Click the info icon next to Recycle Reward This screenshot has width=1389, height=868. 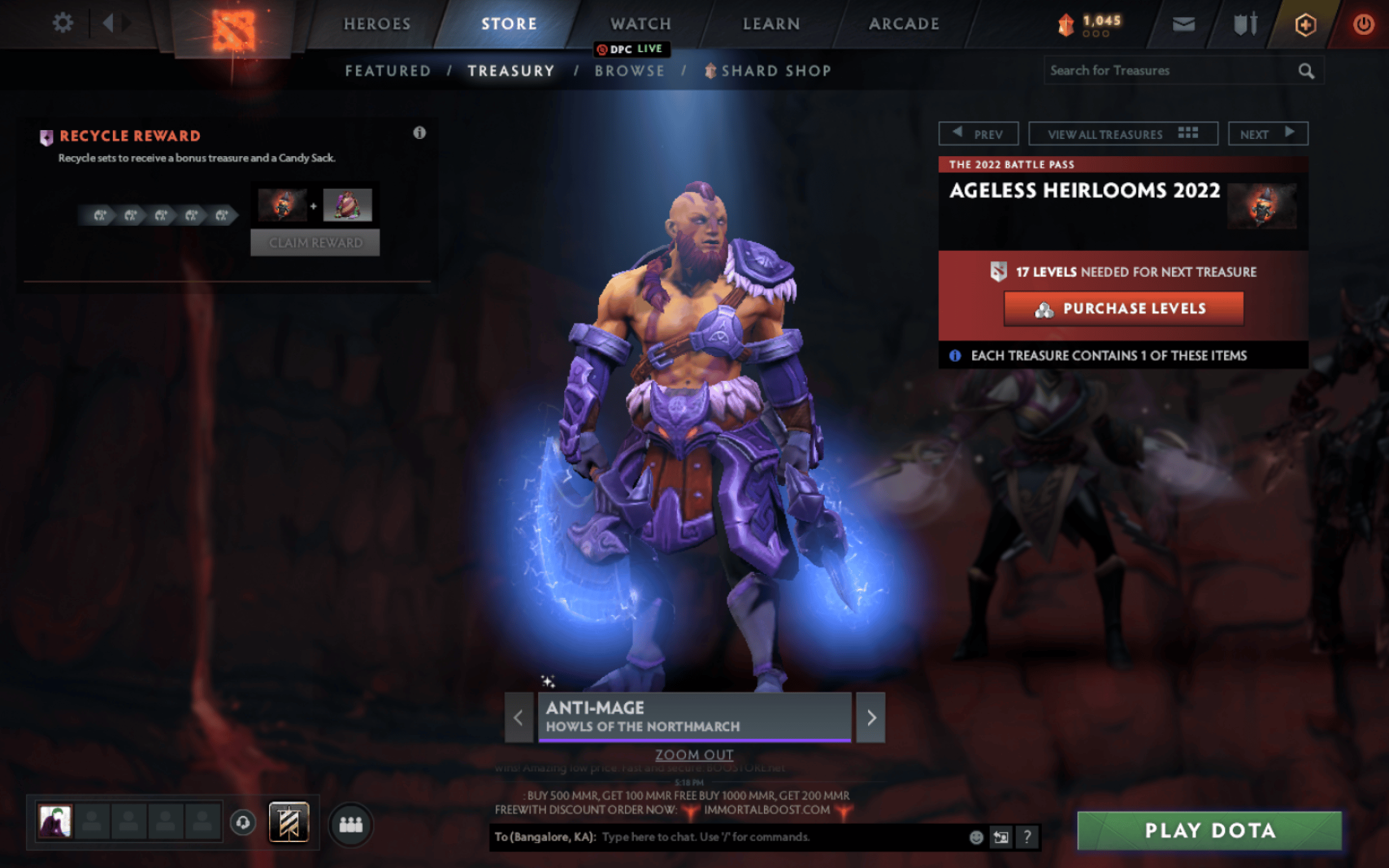point(419,132)
